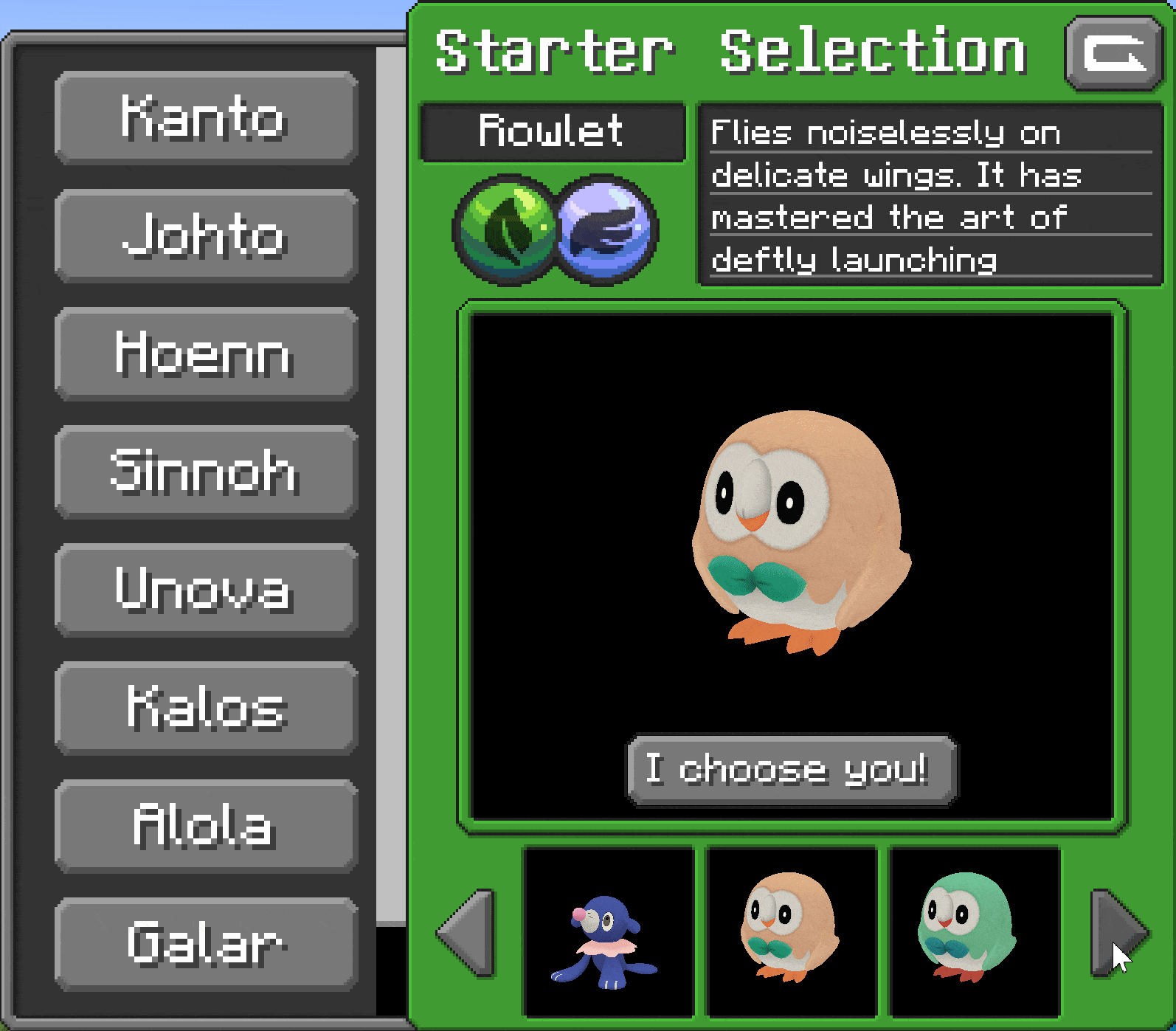Select the Kanto region
This screenshot has width=1176, height=1031.
point(206,117)
